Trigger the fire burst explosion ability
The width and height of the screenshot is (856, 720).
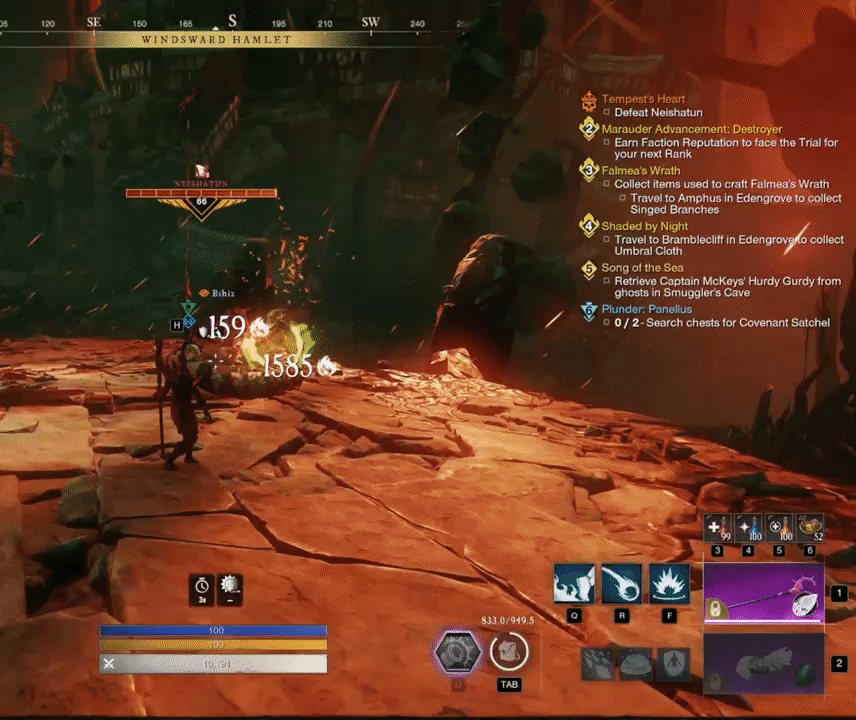tap(669, 584)
